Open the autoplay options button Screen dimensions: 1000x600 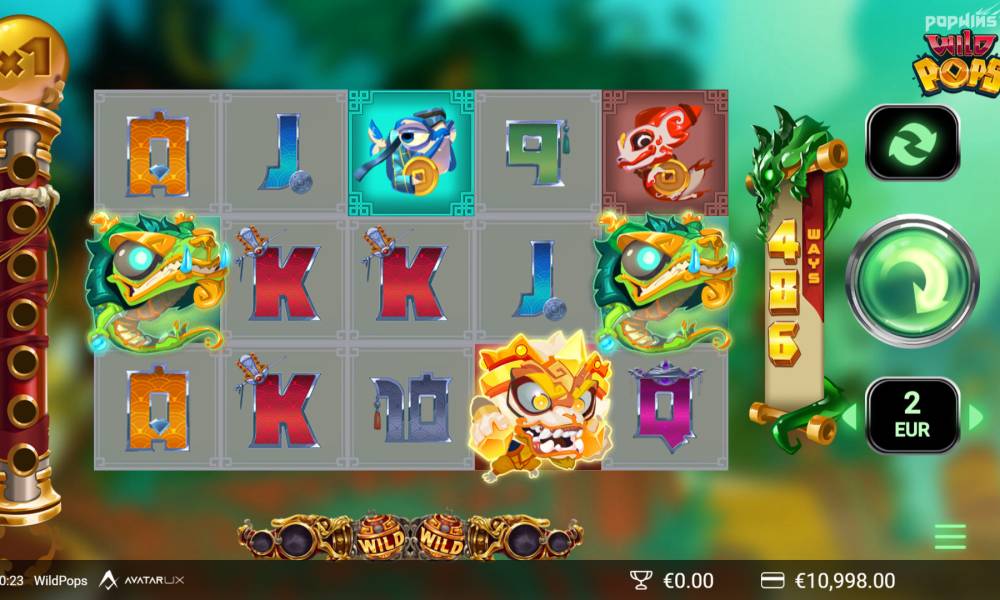point(912,143)
